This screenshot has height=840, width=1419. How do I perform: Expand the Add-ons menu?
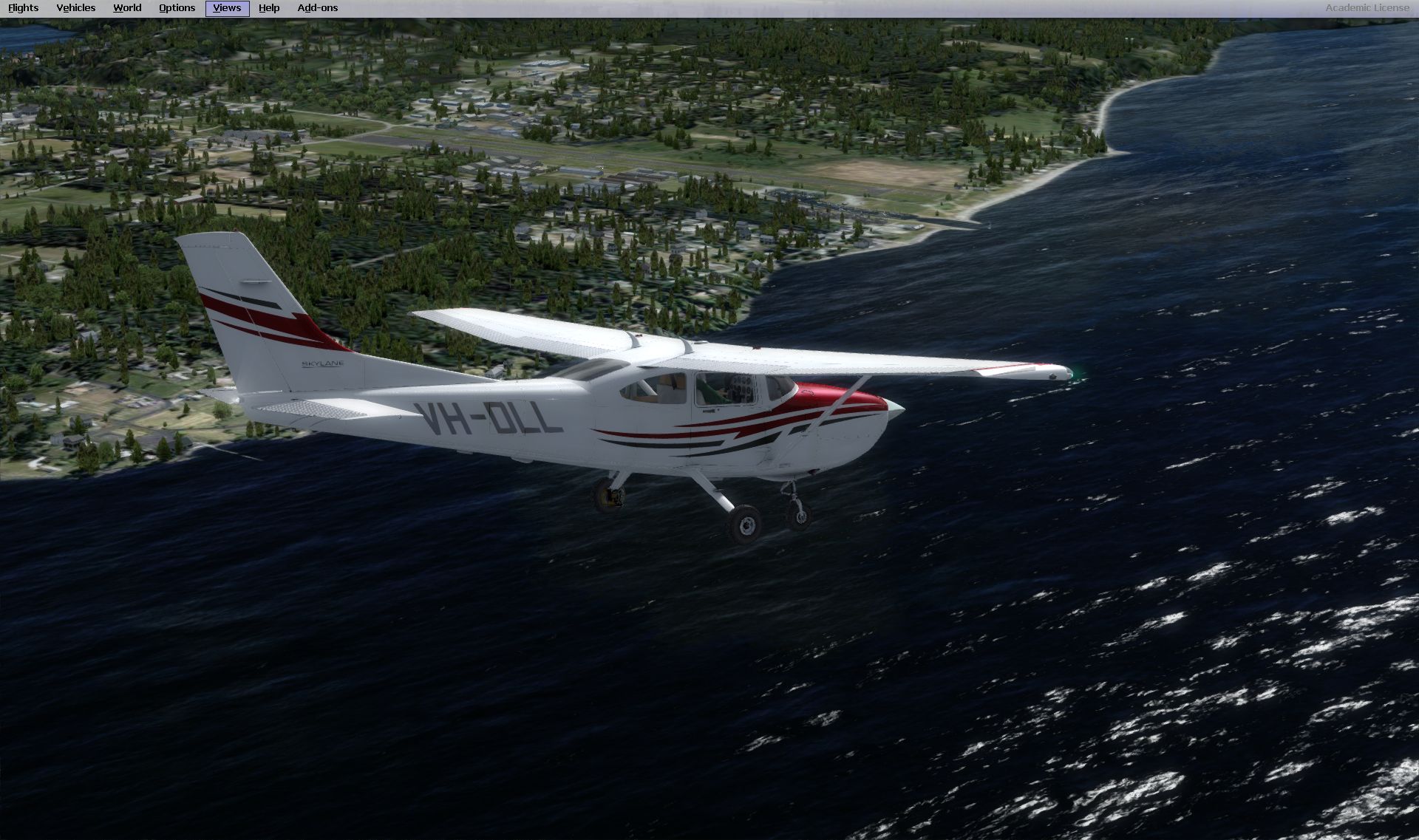(x=318, y=8)
